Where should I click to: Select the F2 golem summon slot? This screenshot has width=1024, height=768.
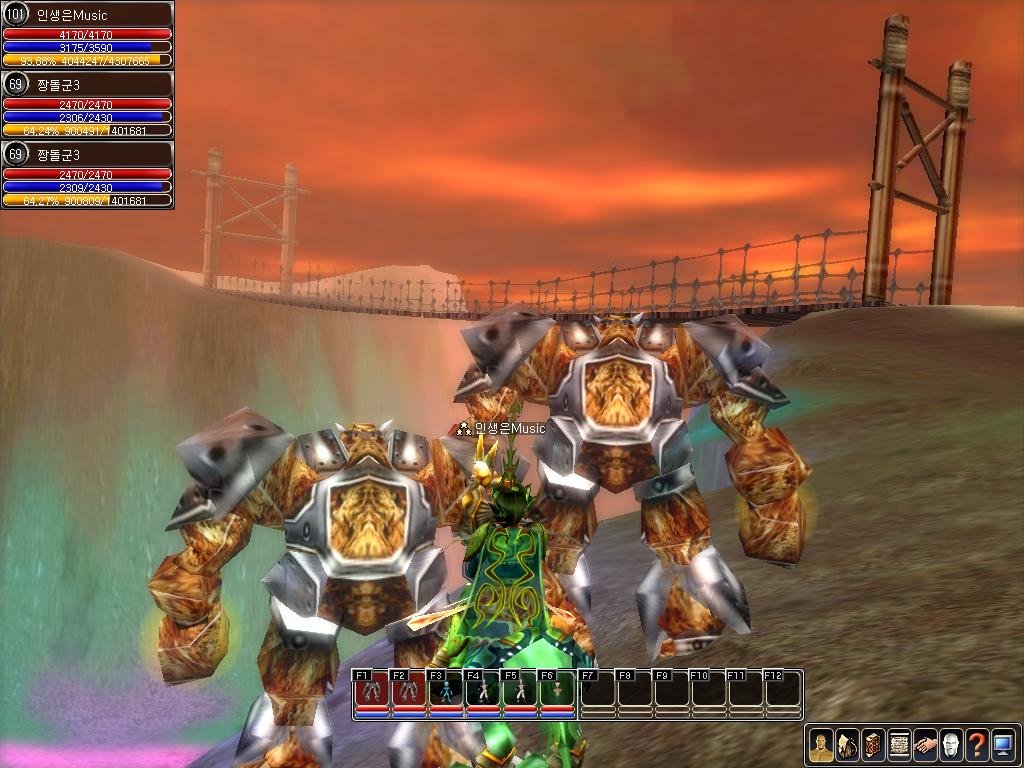click(x=409, y=691)
